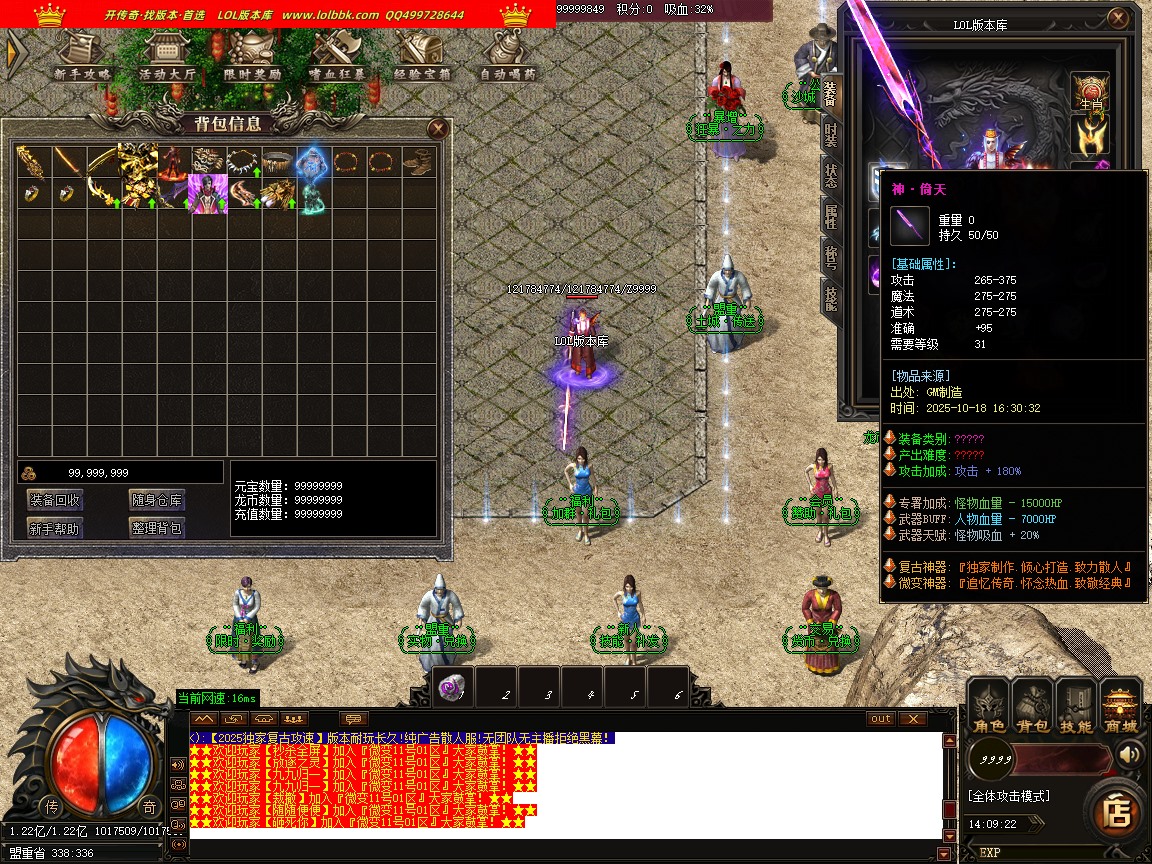The height and width of the screenshot is (864, 1152).
Task: Open the 新手帮助 newbie help
Action: click(55, 528)
